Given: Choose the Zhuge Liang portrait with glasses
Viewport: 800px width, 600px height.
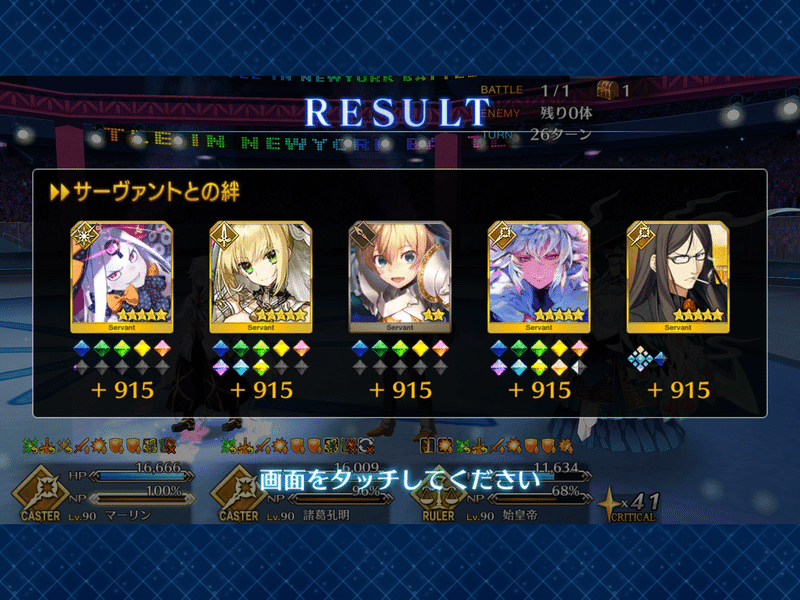Looking at the screenshot, I should click(677, 275).
